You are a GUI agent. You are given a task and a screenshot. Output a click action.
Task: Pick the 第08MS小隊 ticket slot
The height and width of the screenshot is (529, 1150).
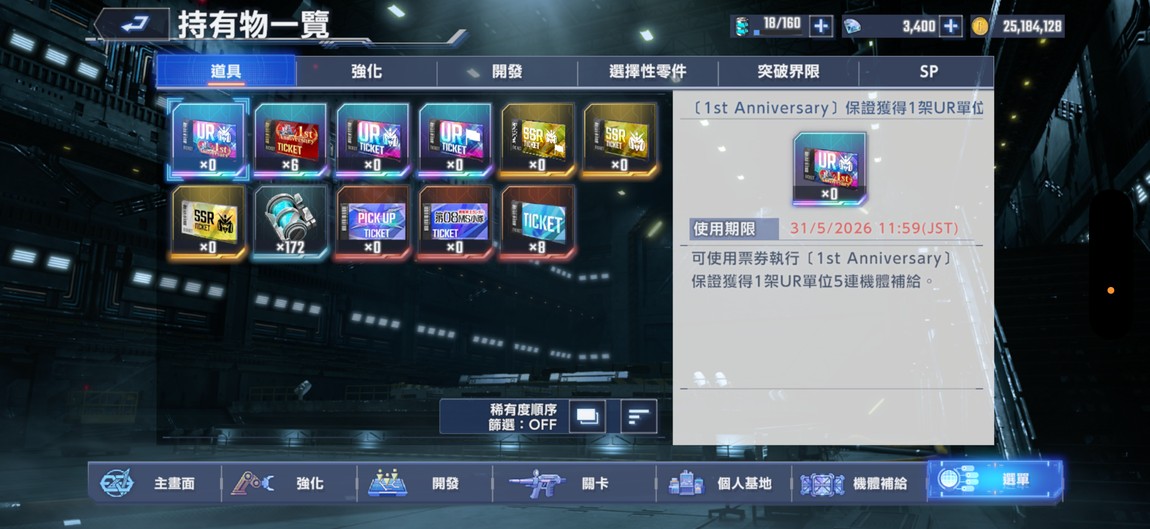[x=454, y=221]
